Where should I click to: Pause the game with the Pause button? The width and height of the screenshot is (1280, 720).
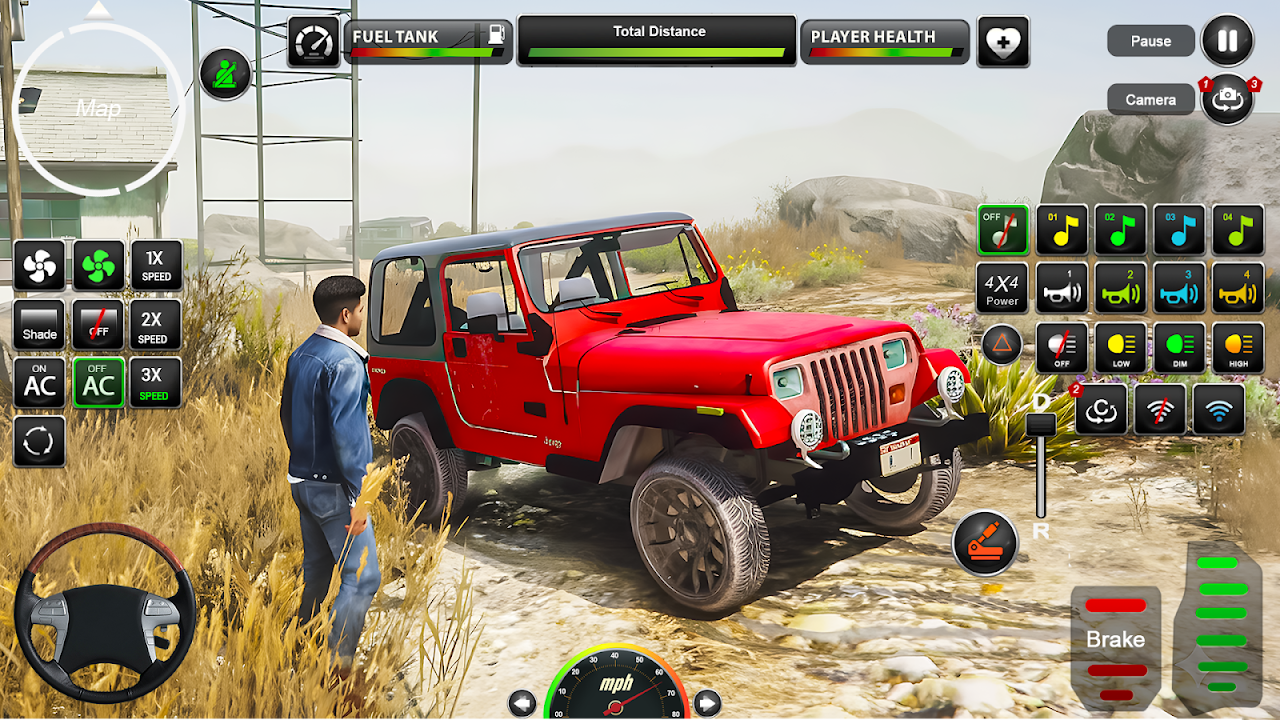click(x=1227, y=41)
